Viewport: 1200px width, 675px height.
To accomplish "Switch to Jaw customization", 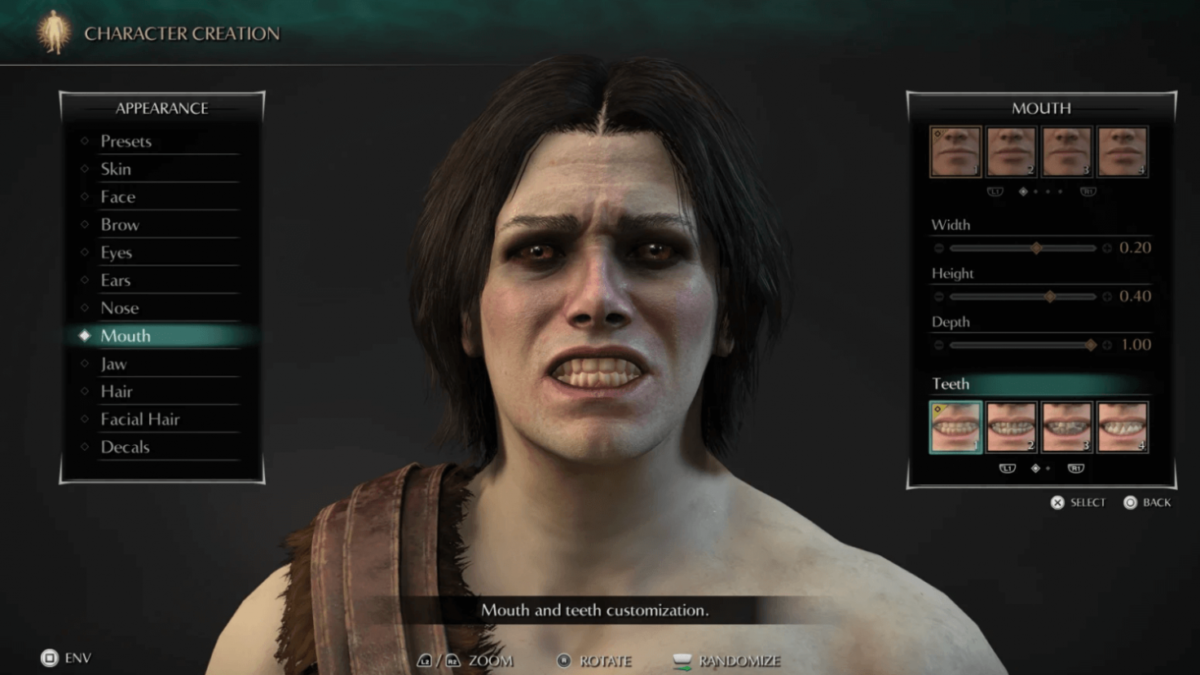I will [x=114, y=364].
